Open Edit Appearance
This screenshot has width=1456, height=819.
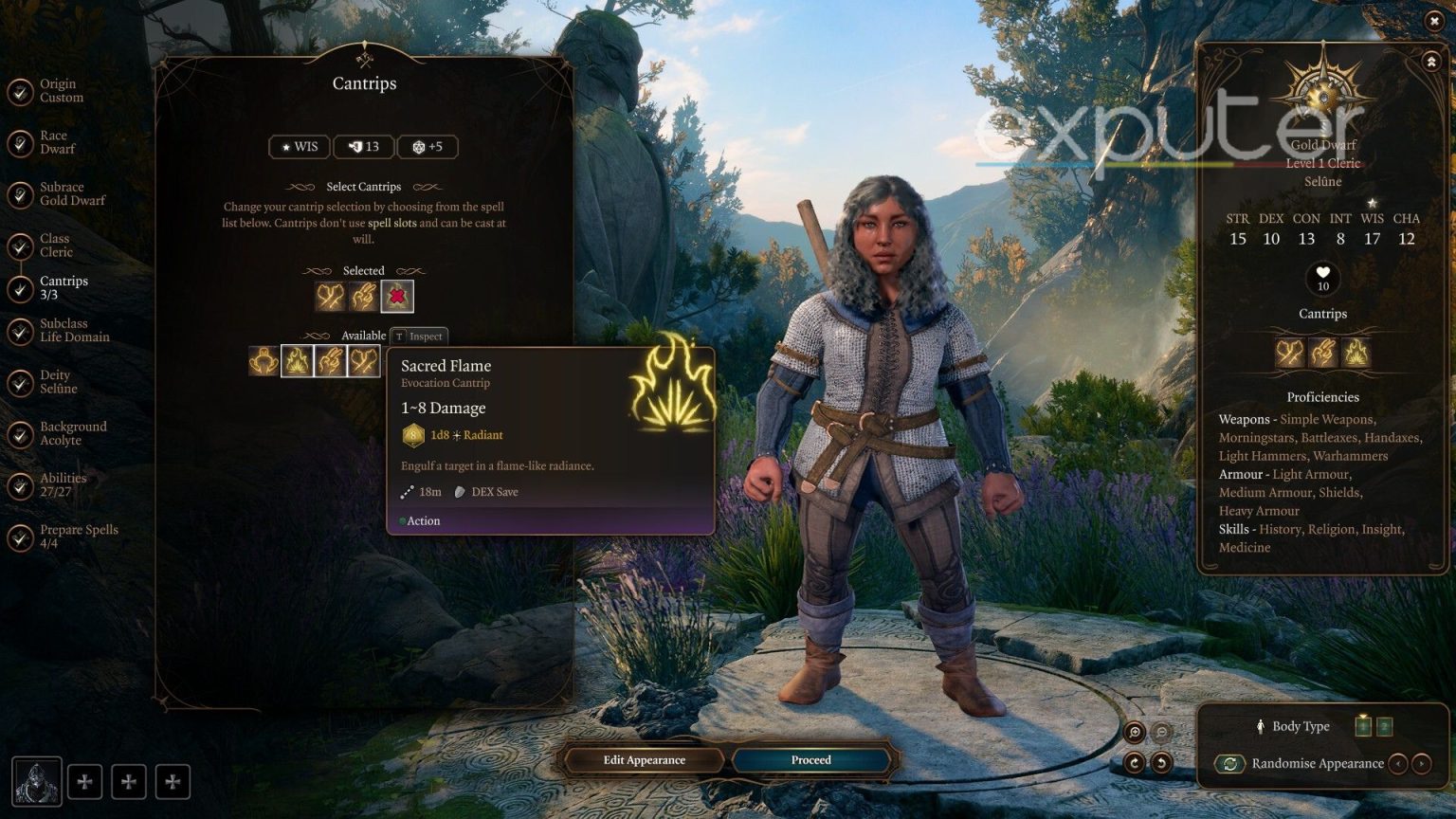(x=646, y=759)
